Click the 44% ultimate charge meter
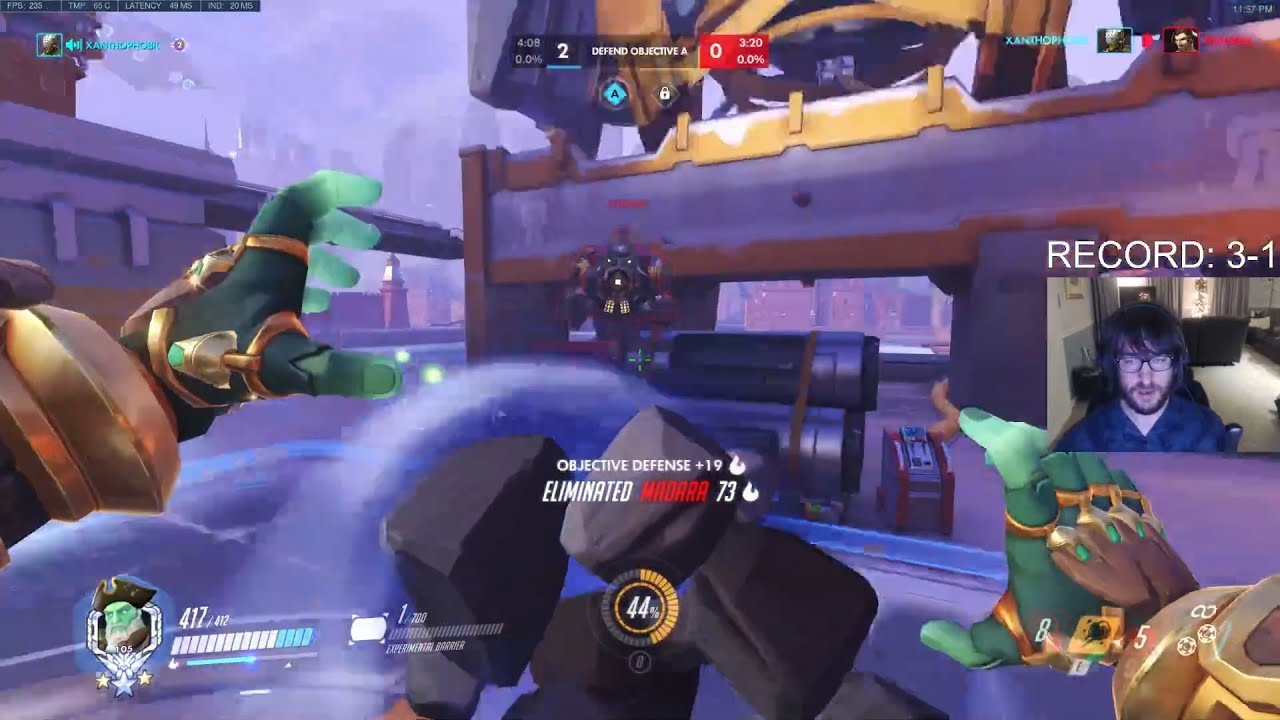The width and height of the screenshot is (1280, 720). click(x=639, y=608)
